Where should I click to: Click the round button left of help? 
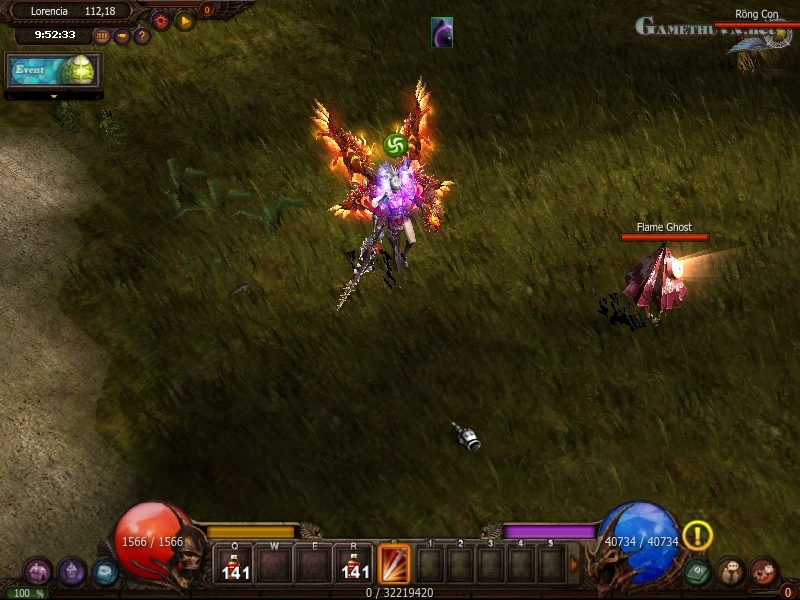click(122, 36)
